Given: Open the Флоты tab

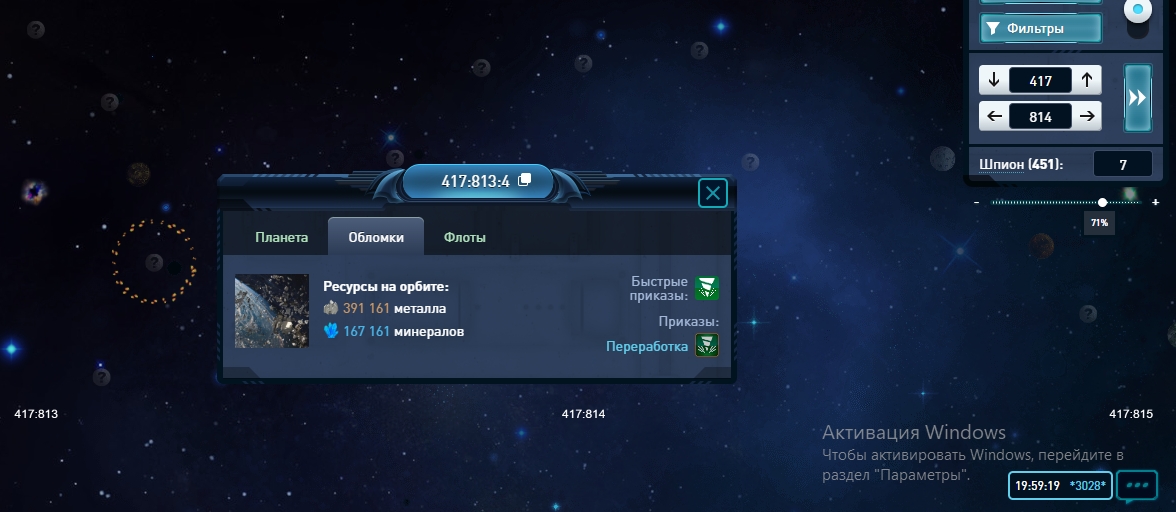Looking at the screenshot, I should click(x=465, y=238).
